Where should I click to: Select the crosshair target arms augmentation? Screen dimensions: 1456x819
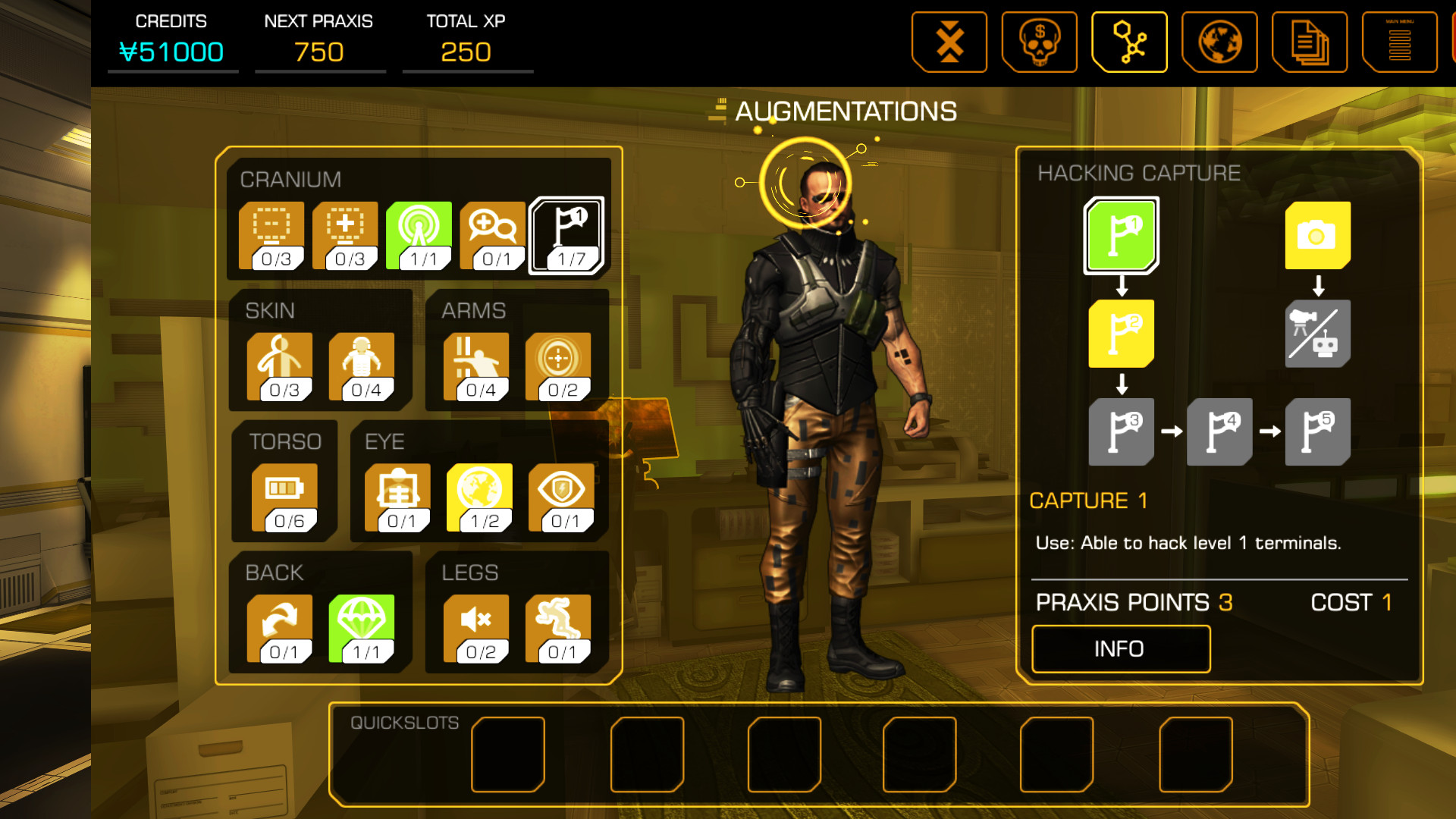558,367
